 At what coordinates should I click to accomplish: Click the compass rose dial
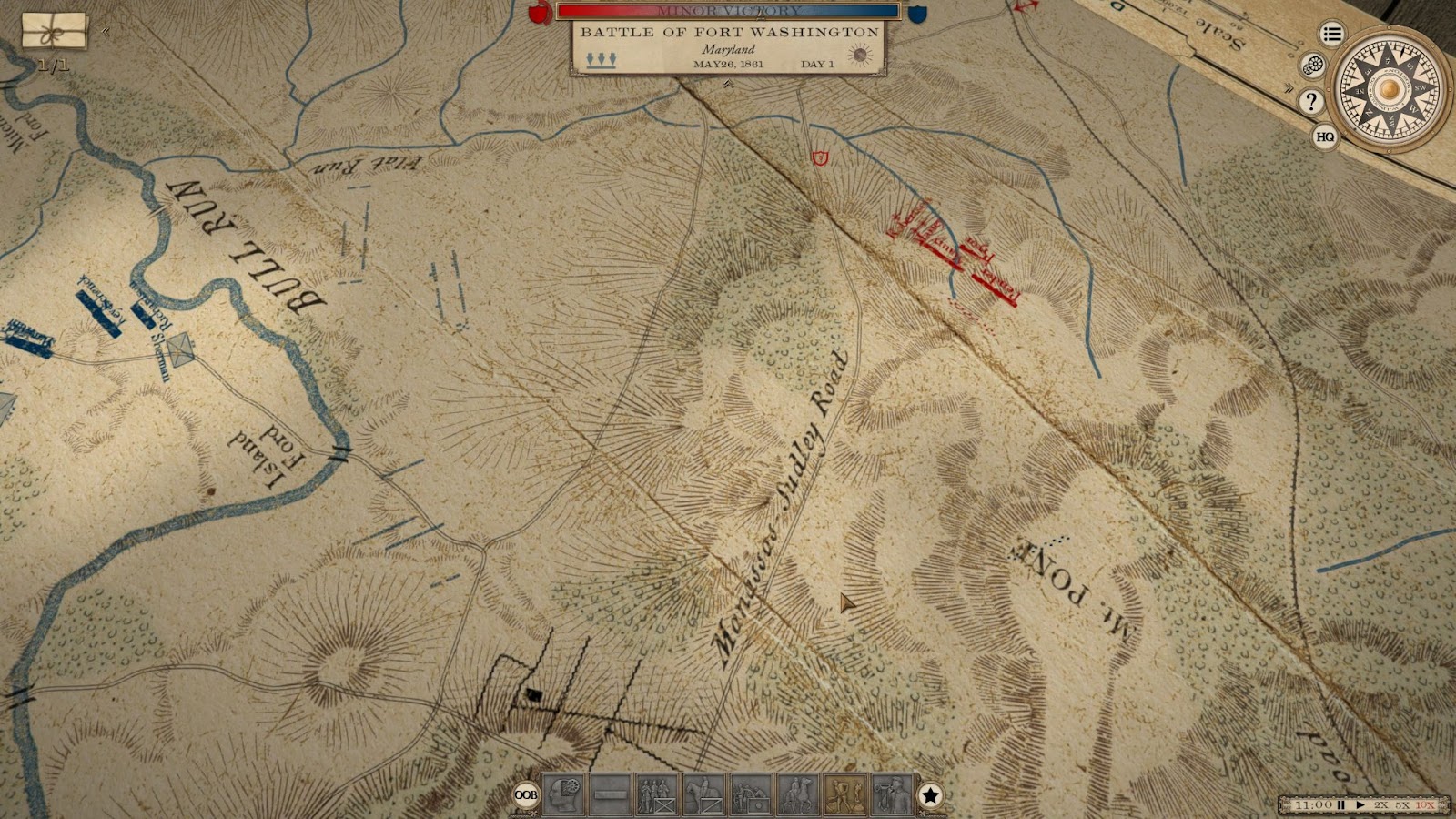(x=1388, y=89)
